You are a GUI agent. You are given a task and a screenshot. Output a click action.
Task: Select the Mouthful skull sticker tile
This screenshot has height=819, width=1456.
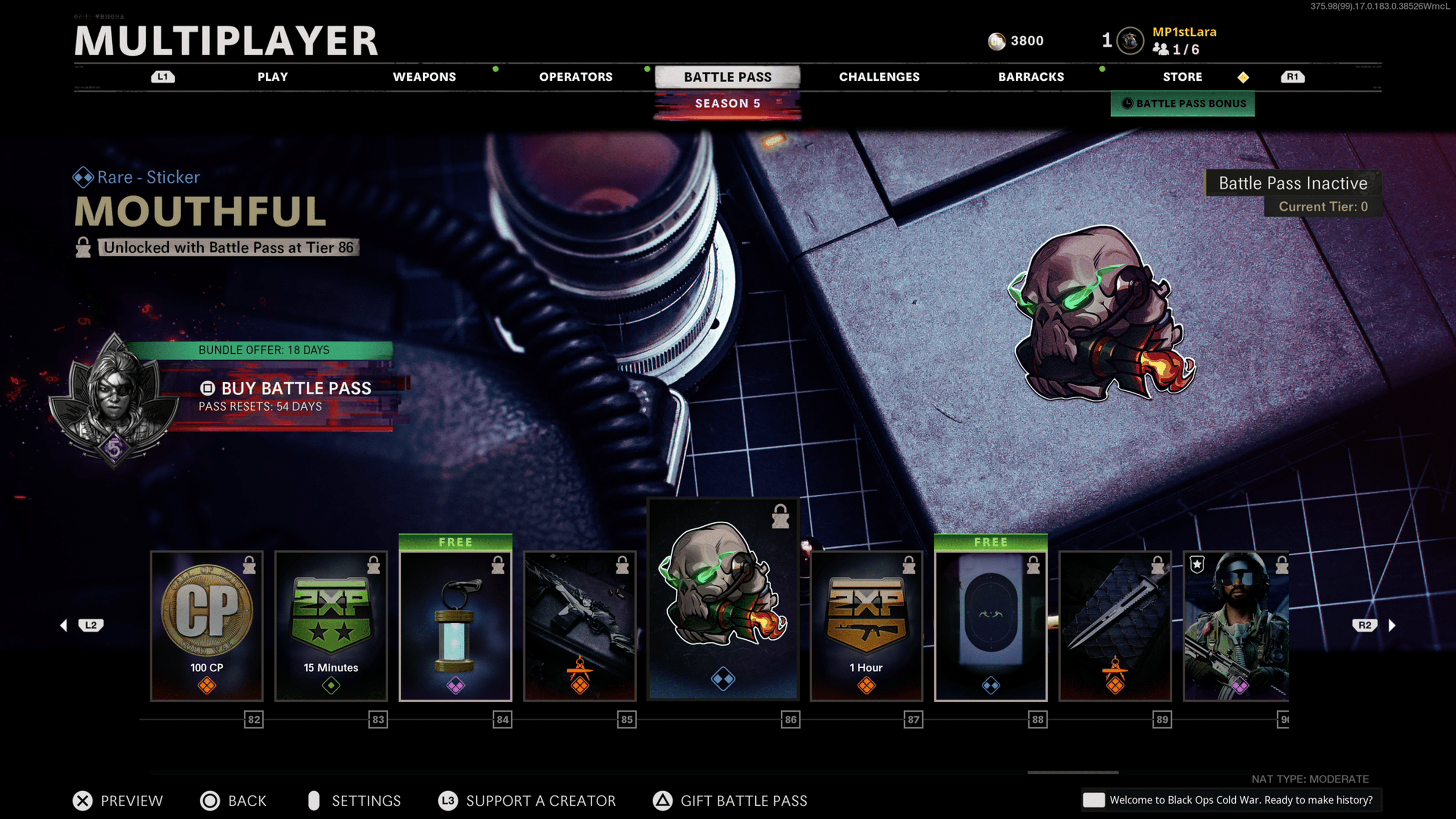[x=723, y=599]
